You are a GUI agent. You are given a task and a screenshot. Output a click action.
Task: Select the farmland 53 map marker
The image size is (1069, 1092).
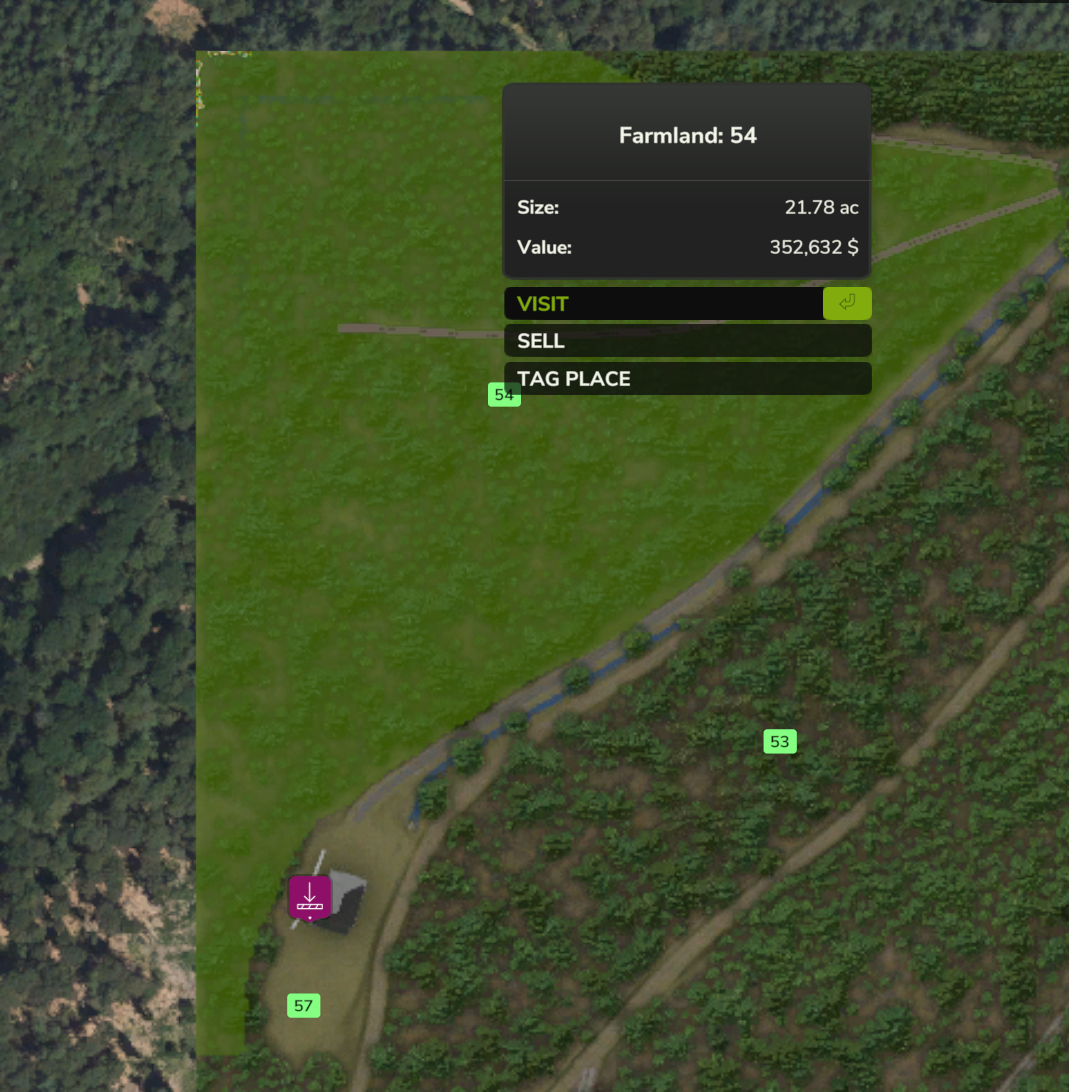click(780, 742)
